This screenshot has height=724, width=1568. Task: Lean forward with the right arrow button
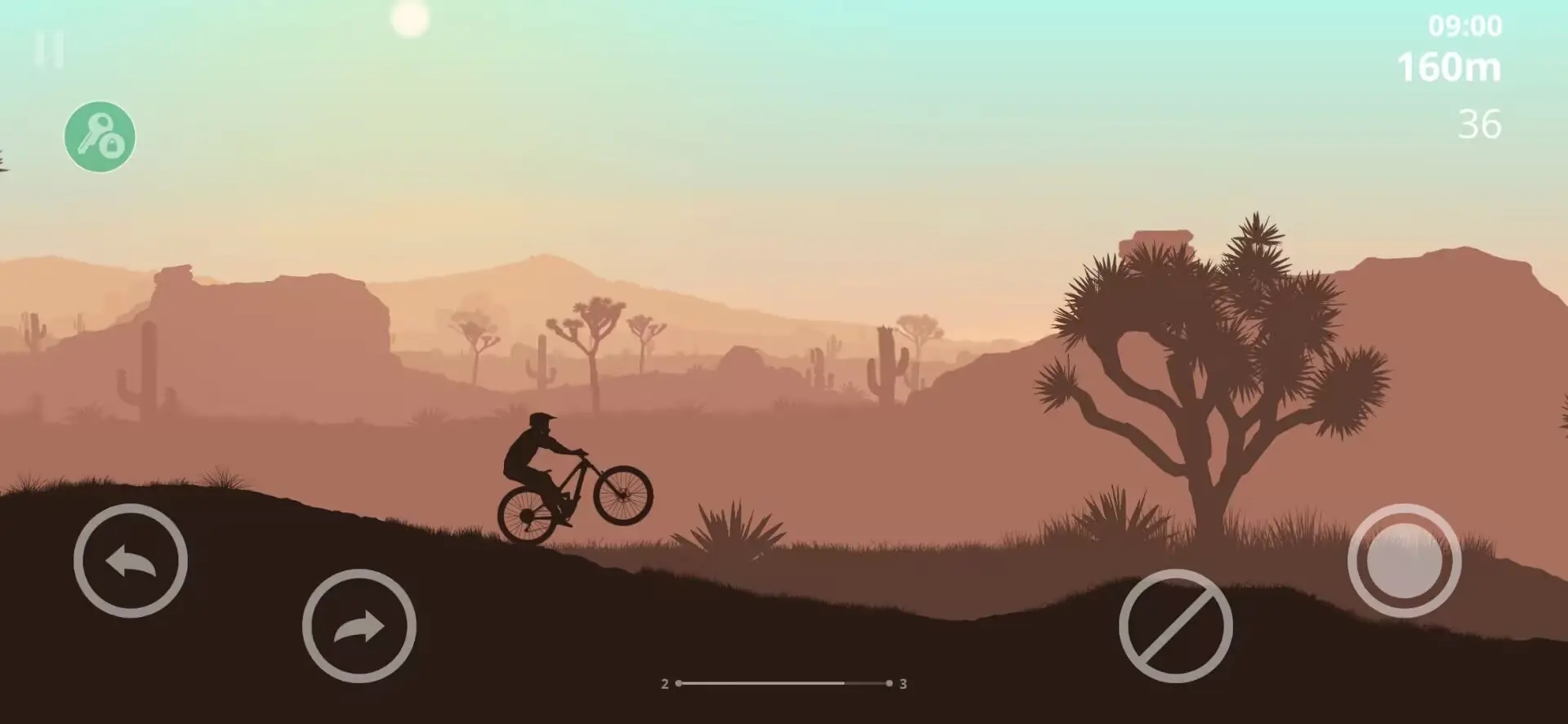pos(359,626)
